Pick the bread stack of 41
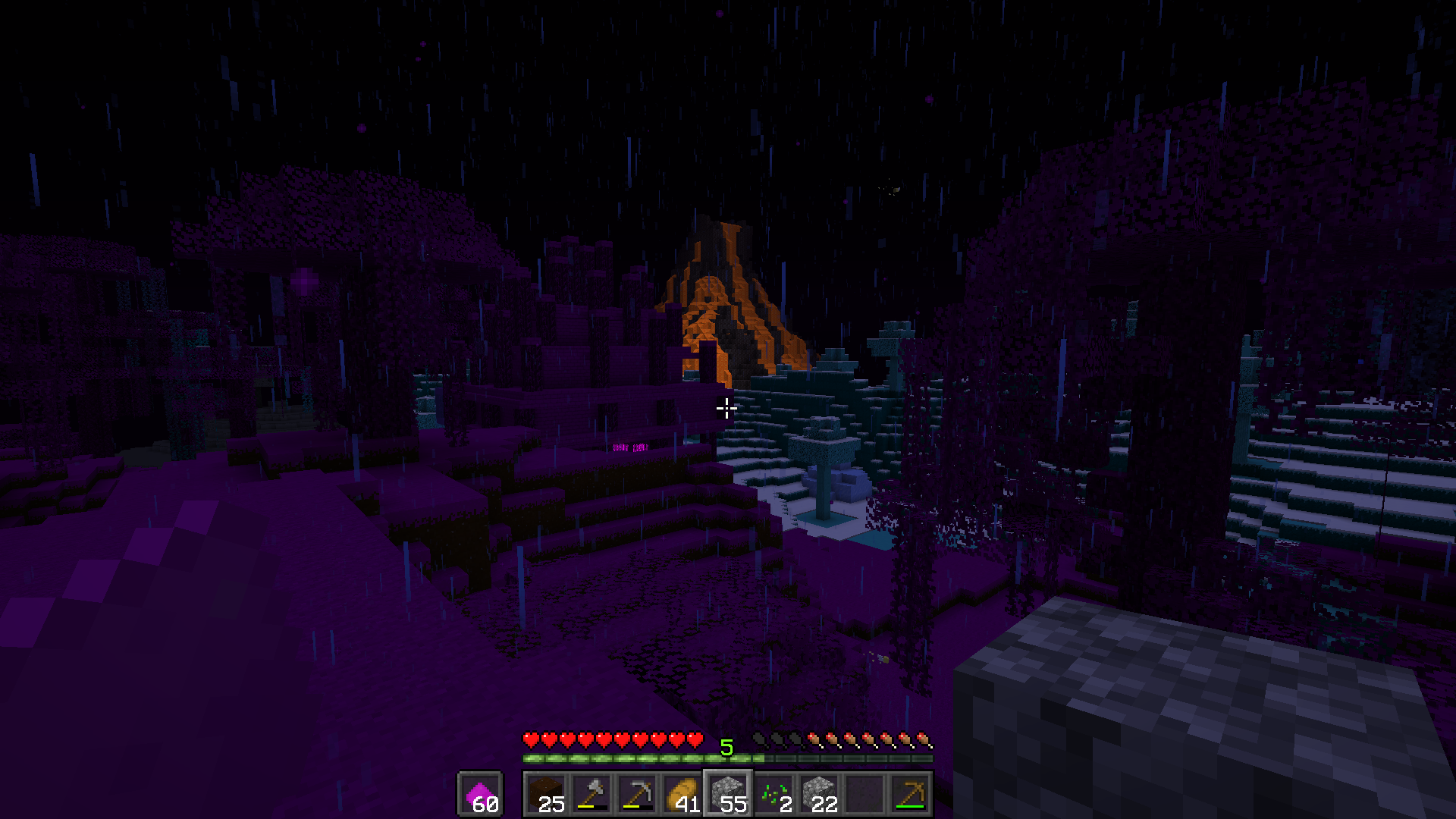Screen dimensions: 1456x819 pos(682,794)
